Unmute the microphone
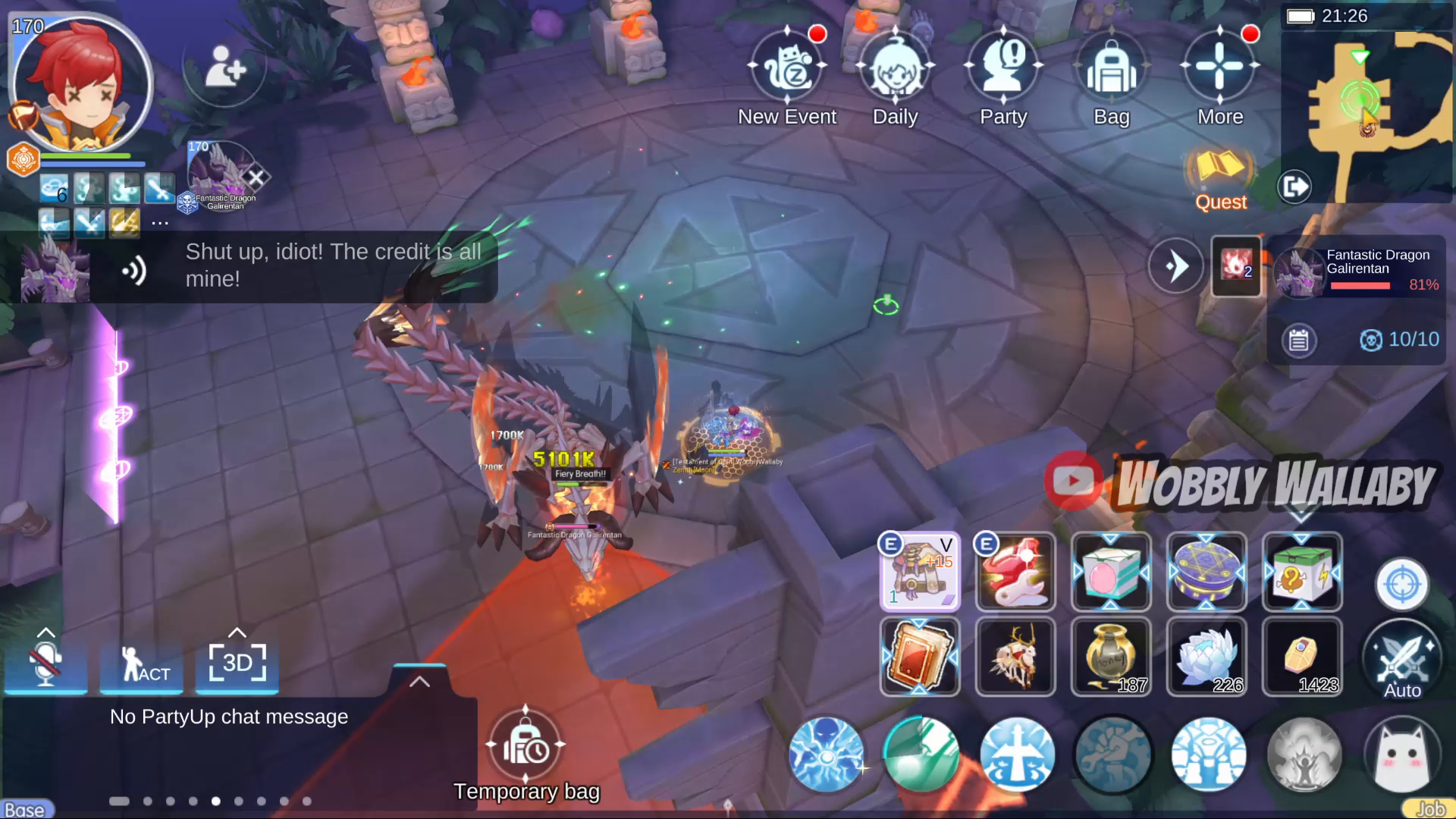 click(x=45, y=664)
